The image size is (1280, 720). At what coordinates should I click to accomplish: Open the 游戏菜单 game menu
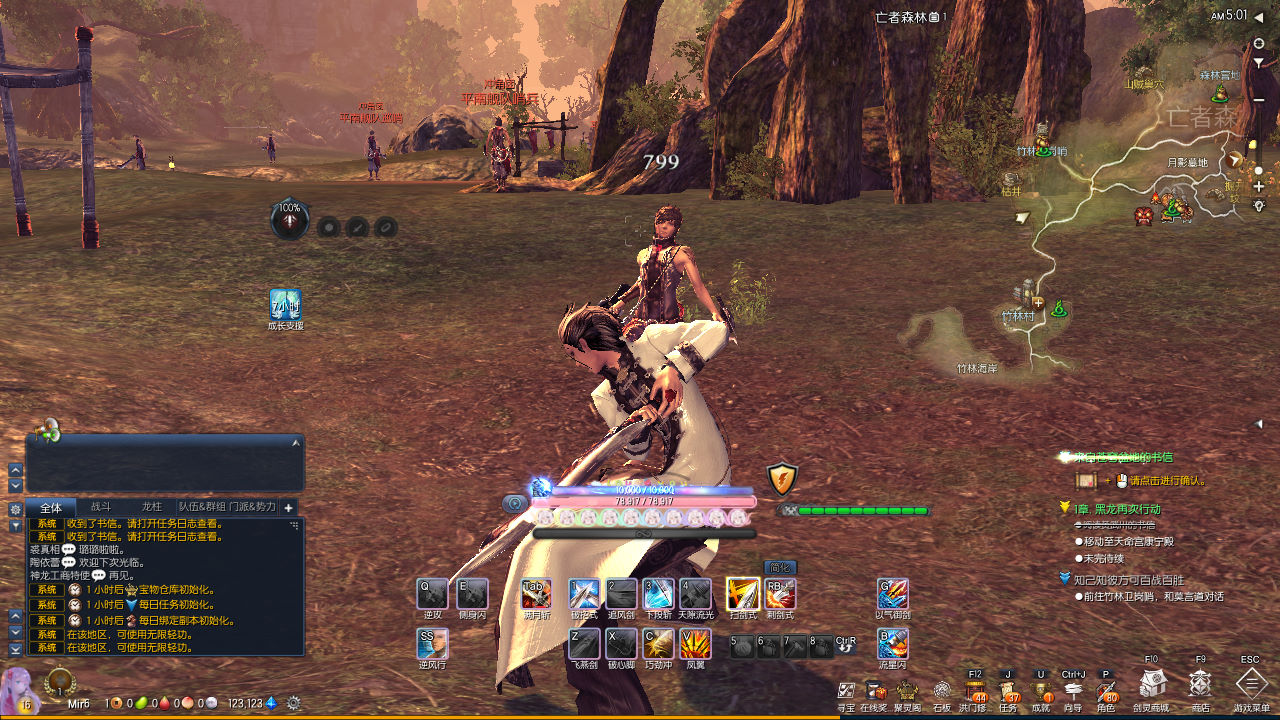tap(1251, 684)
